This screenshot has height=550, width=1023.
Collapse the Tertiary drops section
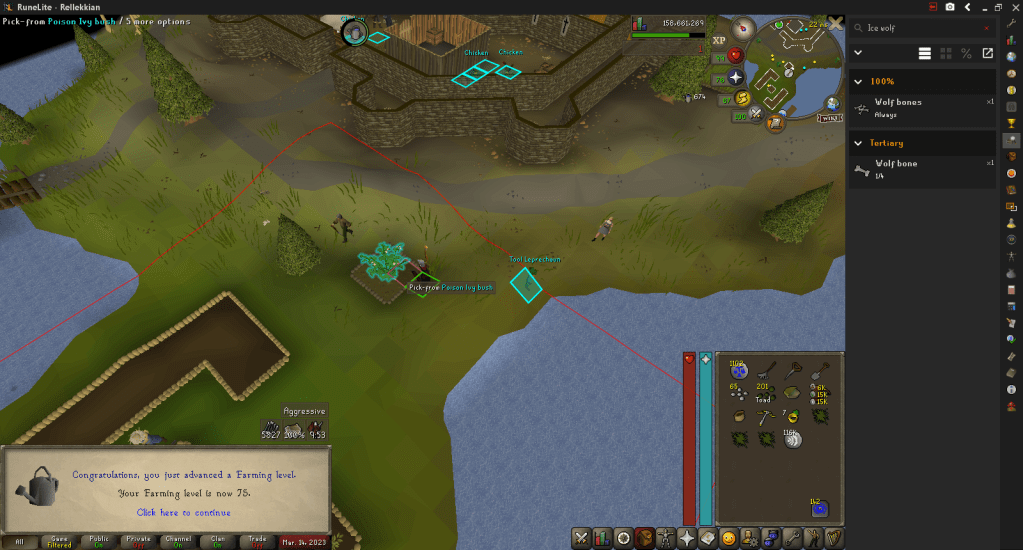point(857,143)
